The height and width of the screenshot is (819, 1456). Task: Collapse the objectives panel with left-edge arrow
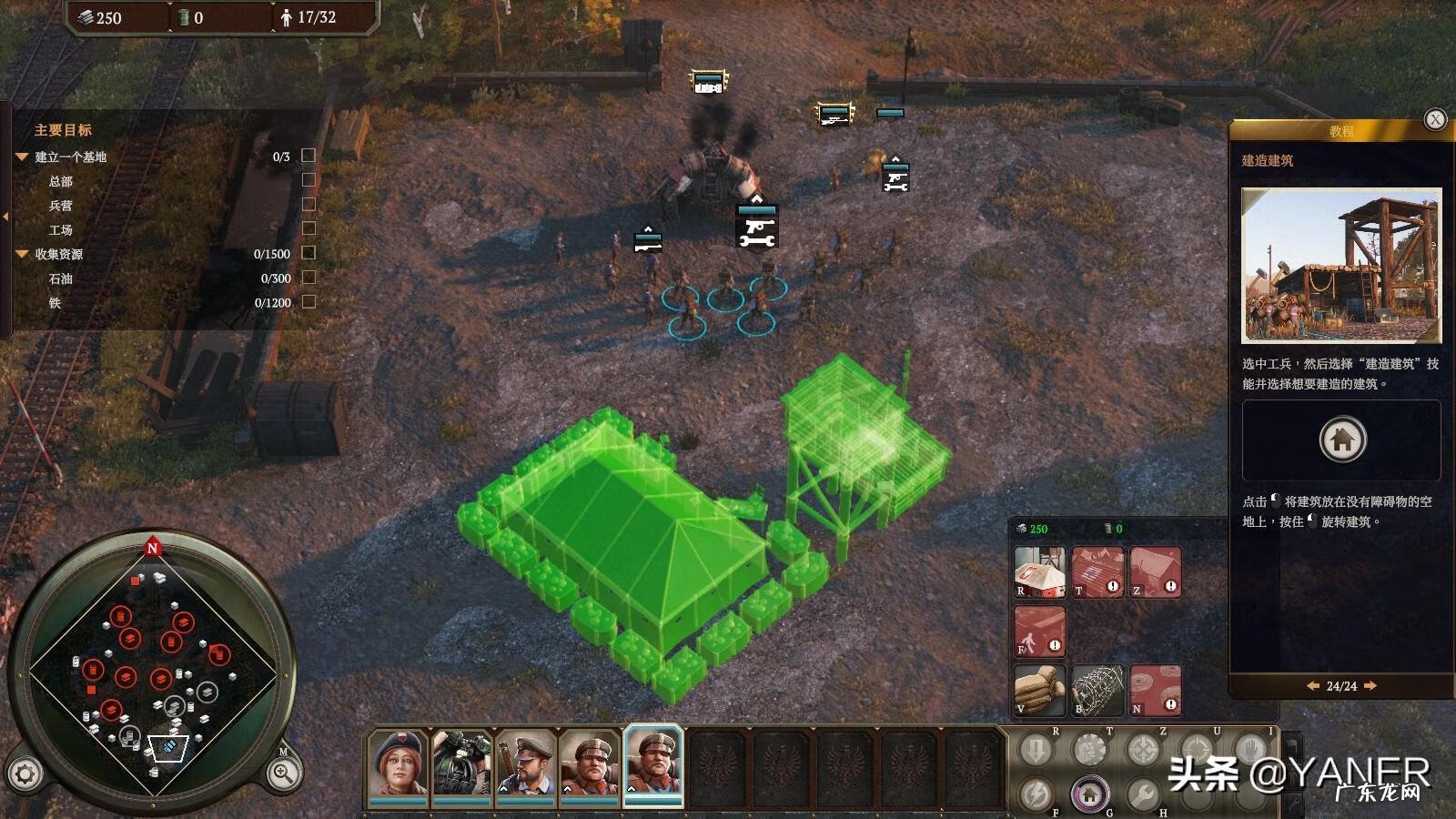[5, 217]
